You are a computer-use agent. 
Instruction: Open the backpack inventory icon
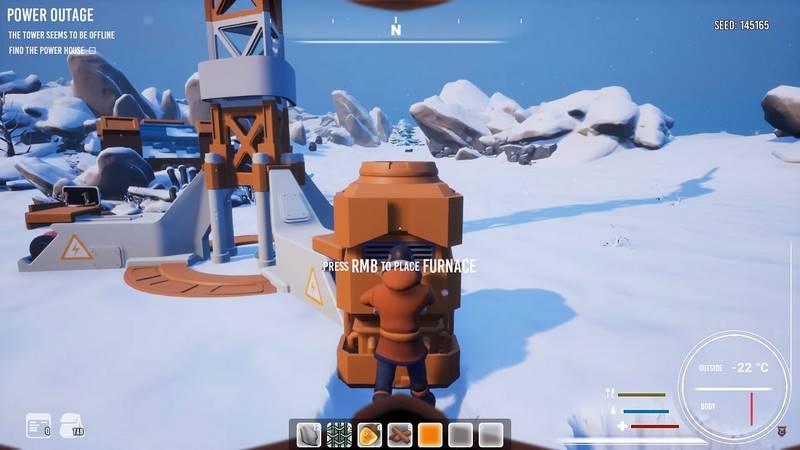[x=72, y=426]
